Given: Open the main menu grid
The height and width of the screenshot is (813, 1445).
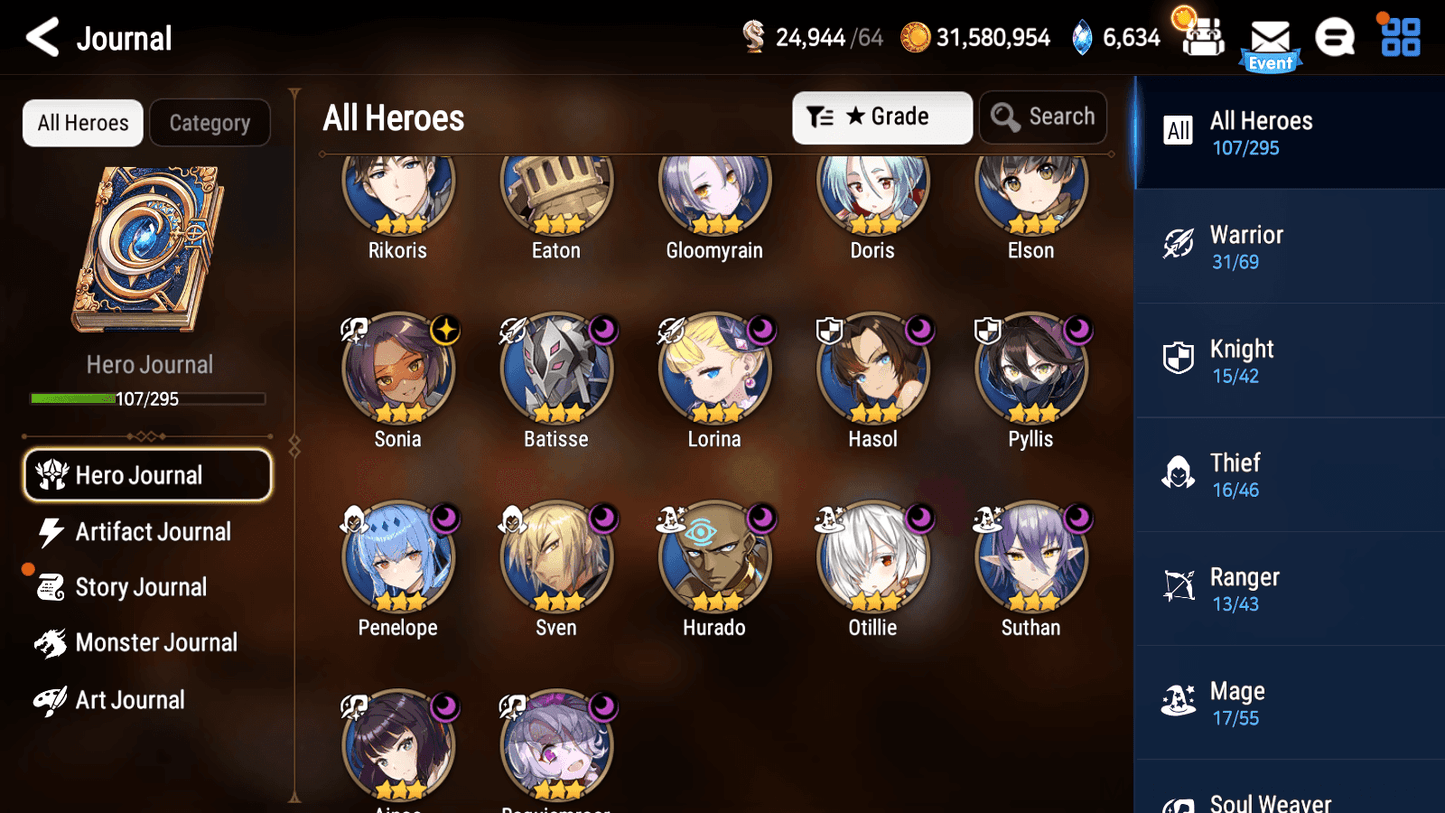Looking at the screenshot, I should (1399, 37).
